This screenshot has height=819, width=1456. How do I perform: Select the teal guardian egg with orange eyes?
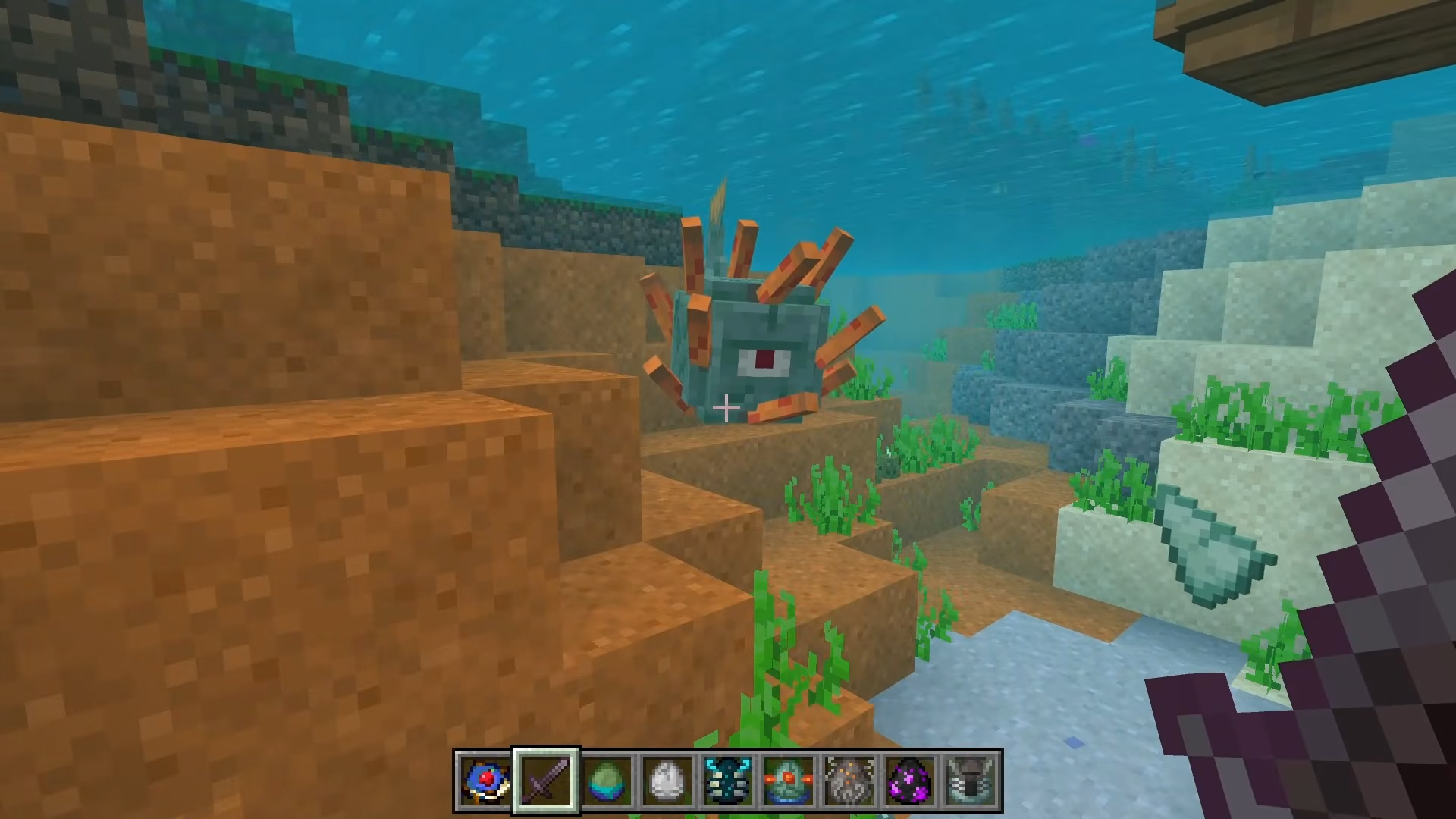coord(789,780)
